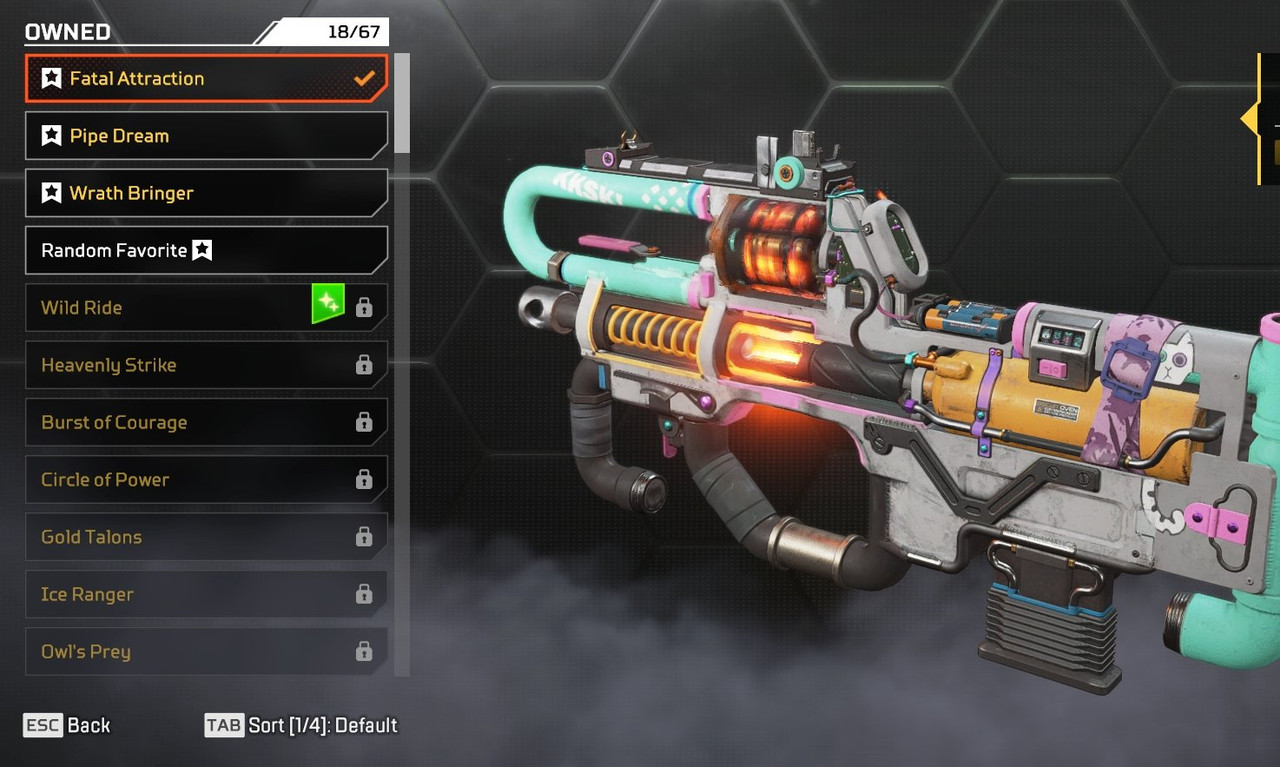The width and height of the screenshot is (1280, 767).
Task: View the Gold Talons skin
Action: click(x=205, y=537)
